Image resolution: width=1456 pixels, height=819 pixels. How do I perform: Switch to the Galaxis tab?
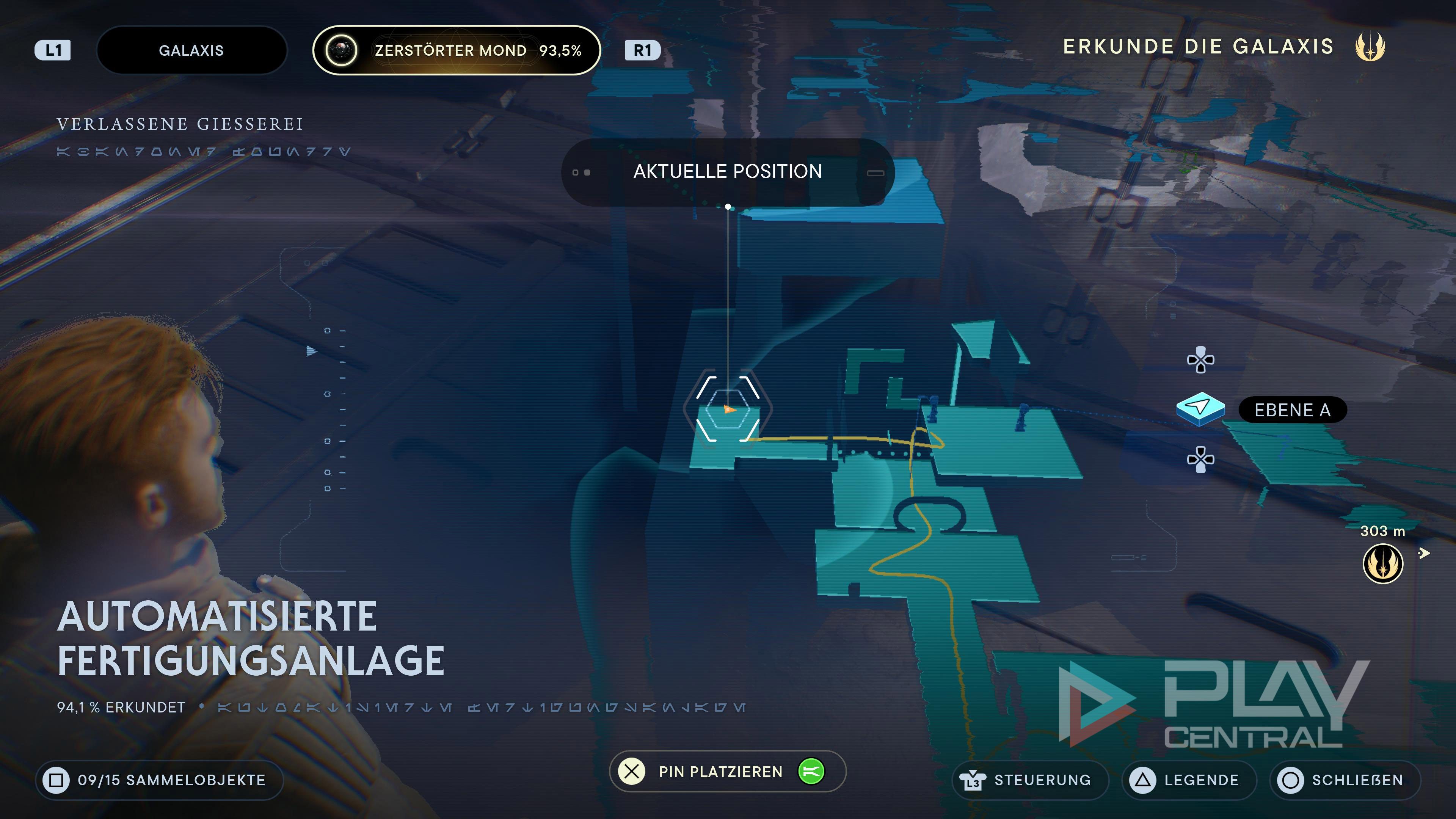coord(191,50)
